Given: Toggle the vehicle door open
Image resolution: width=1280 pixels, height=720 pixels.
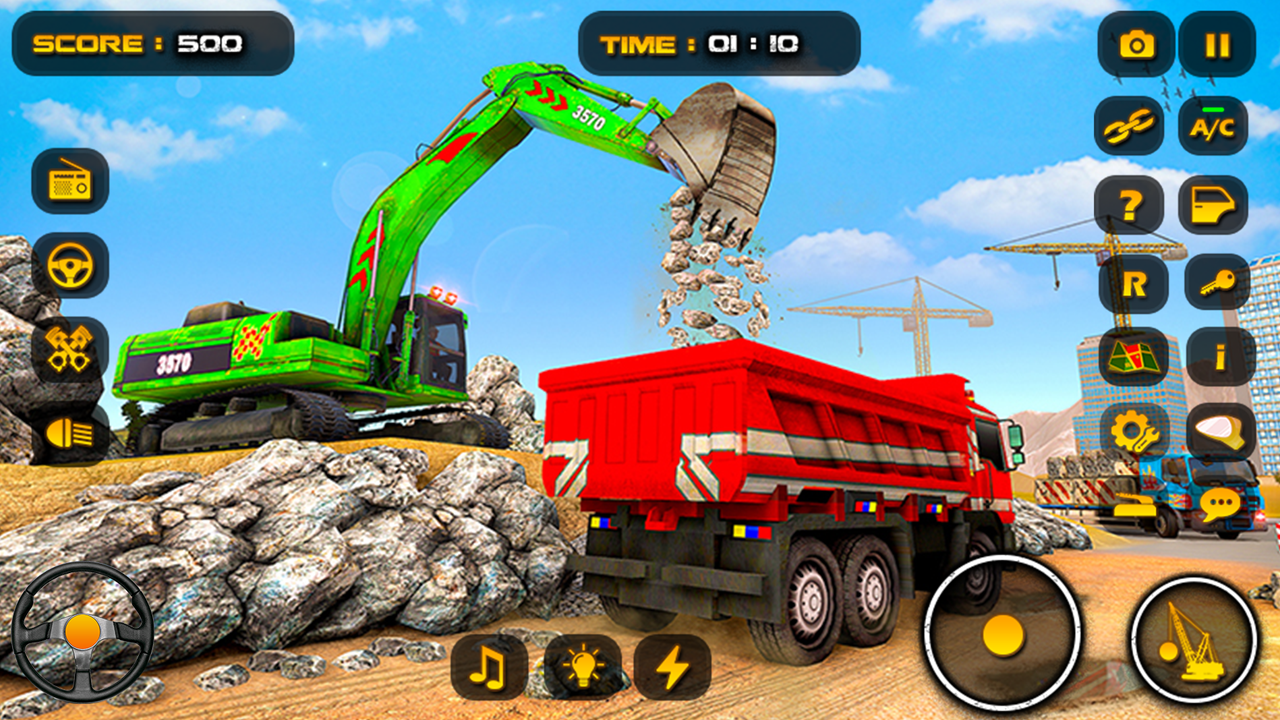Looking at the screenshot, I should (1214, 204).
